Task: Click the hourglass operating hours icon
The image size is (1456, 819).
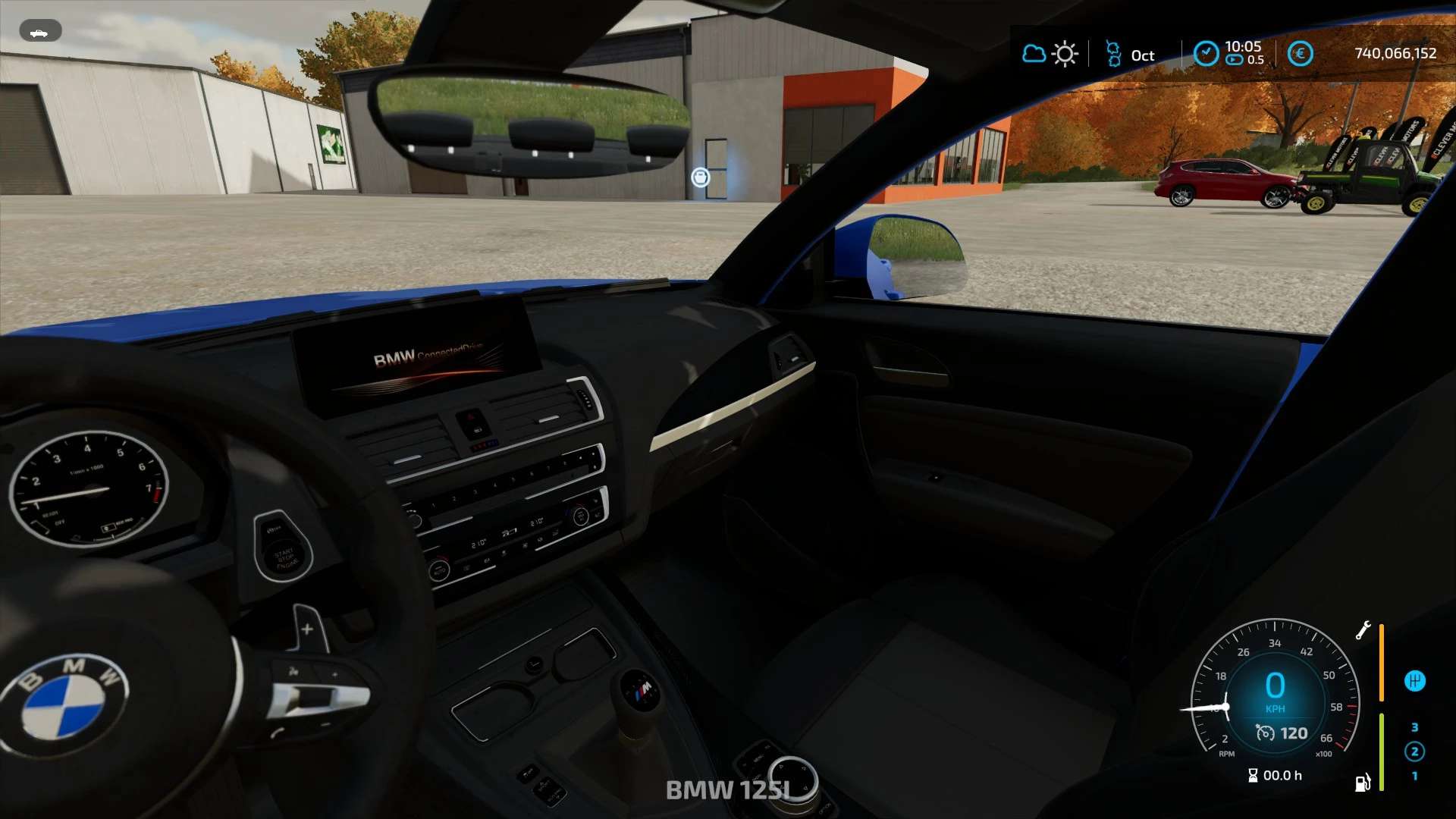Action: [x=1253, y=775]
